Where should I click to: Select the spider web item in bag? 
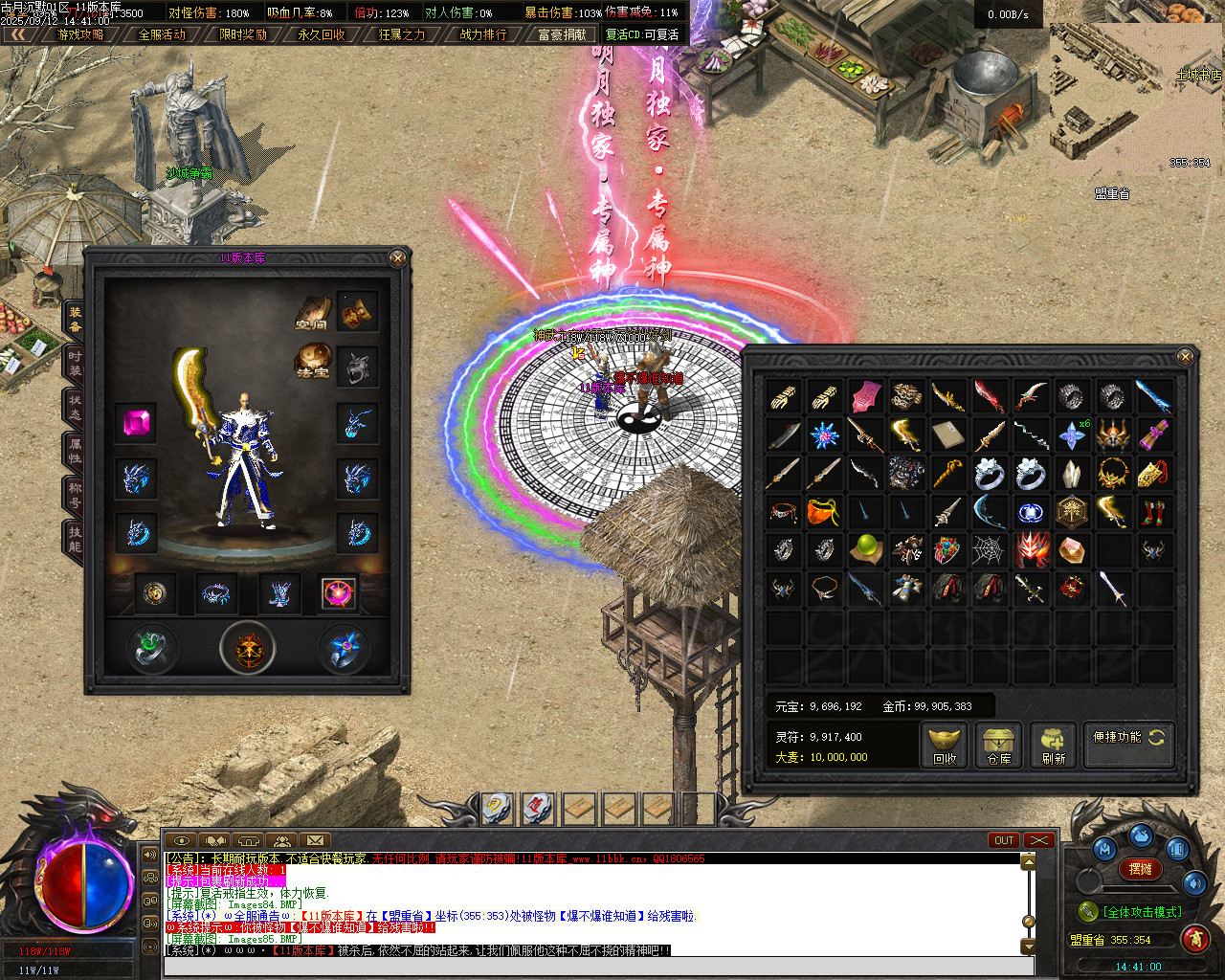(989, 549)
